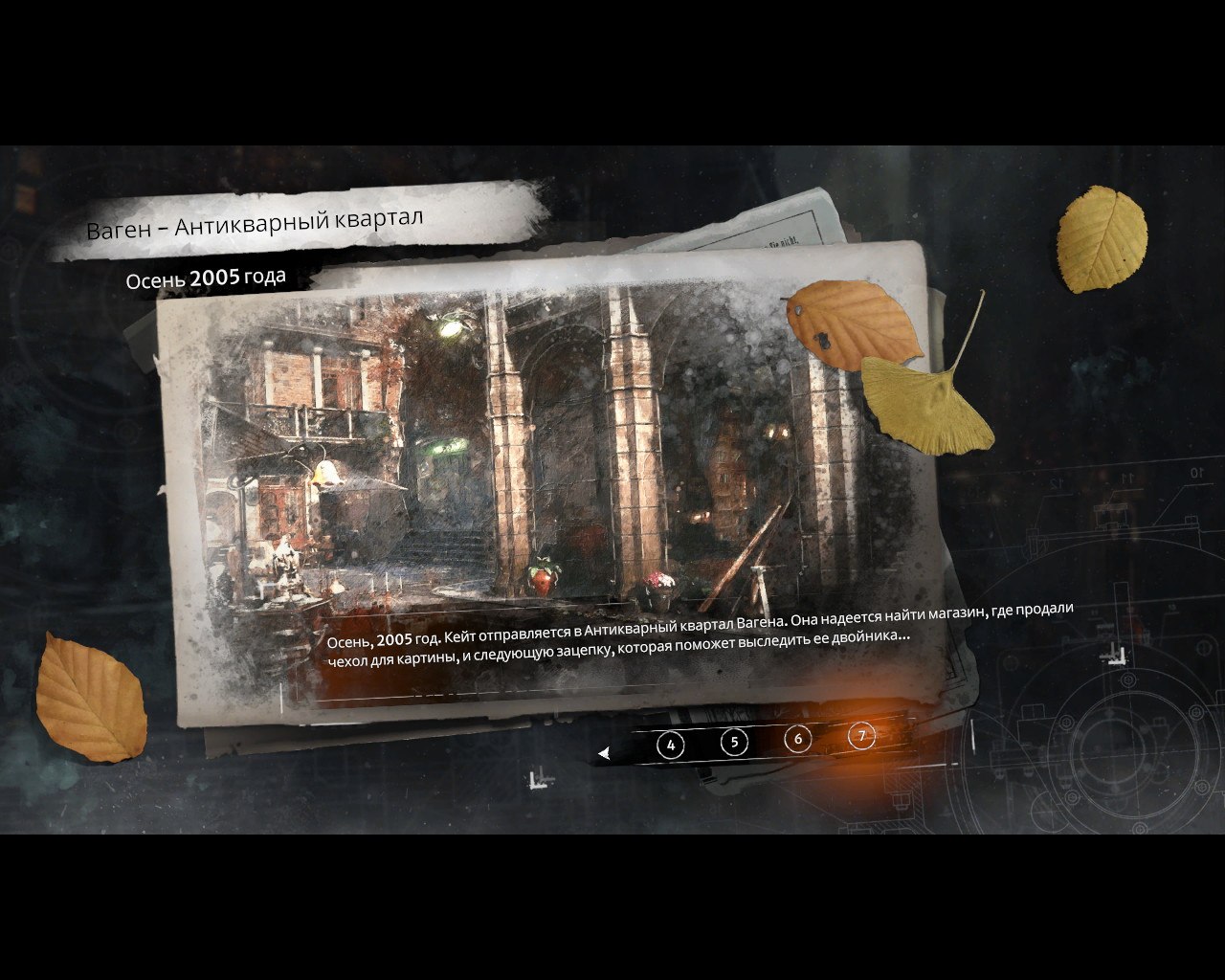The height and width of the screenshot is (980, 1225).
Task: Click the left arrow to show earlier chapters
Action: click(x=604, y=754)
